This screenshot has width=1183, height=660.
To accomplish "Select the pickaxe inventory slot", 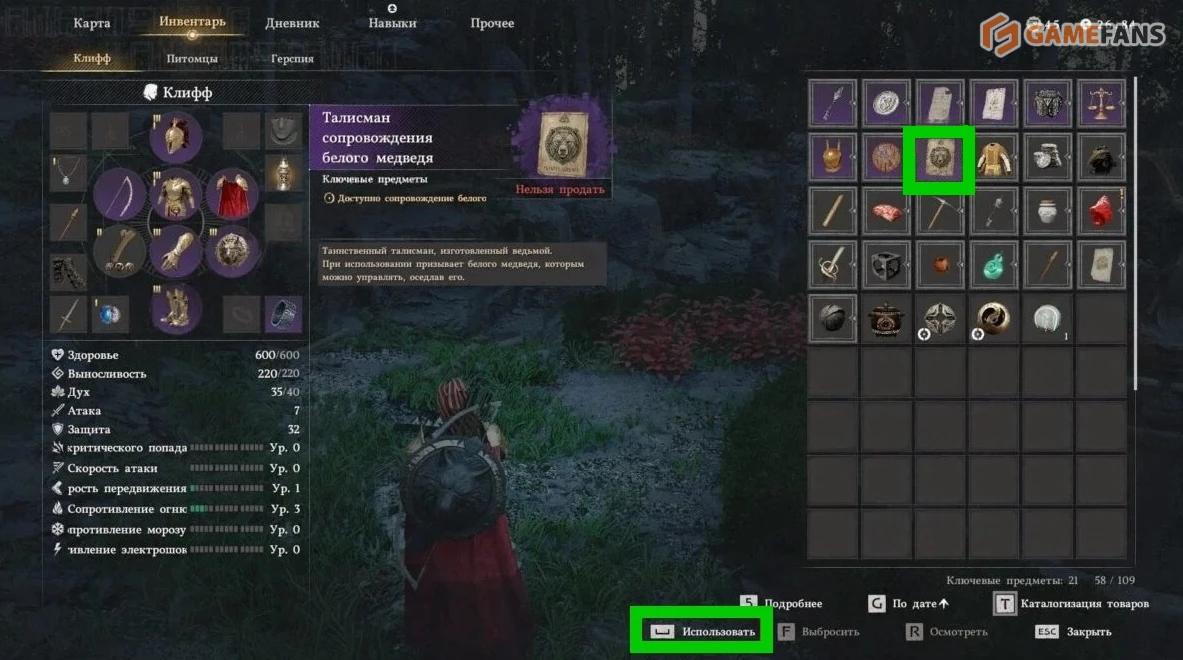I will coord(939,212).
